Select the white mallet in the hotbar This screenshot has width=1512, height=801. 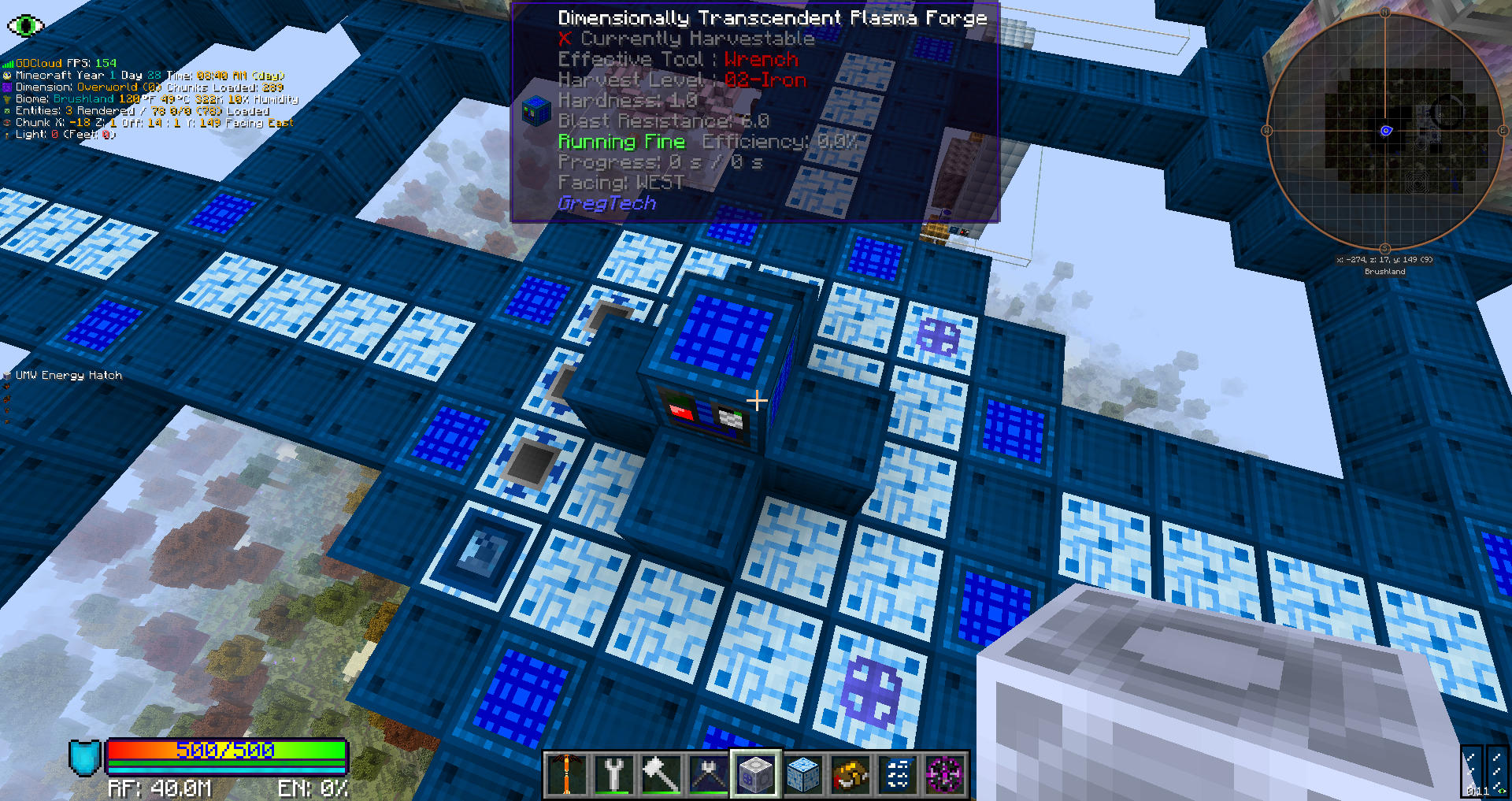(661, 774)
